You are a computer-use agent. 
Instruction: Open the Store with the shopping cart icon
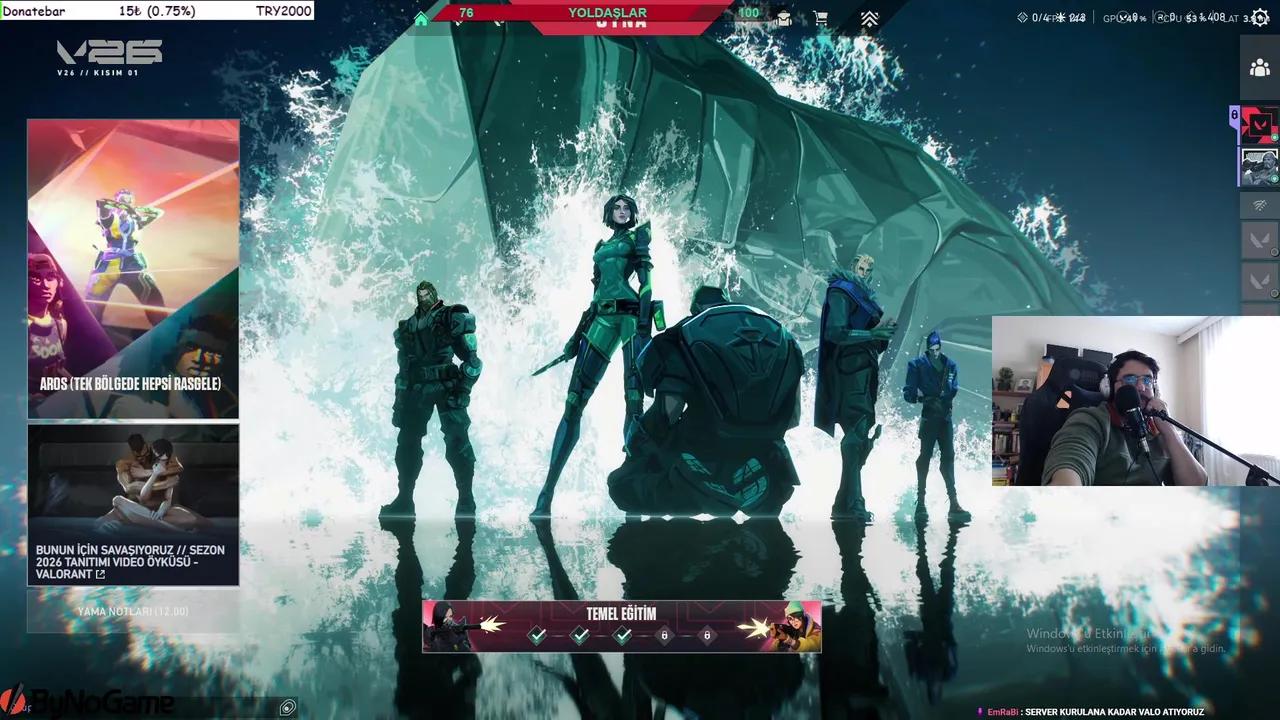tap(821, 18)
